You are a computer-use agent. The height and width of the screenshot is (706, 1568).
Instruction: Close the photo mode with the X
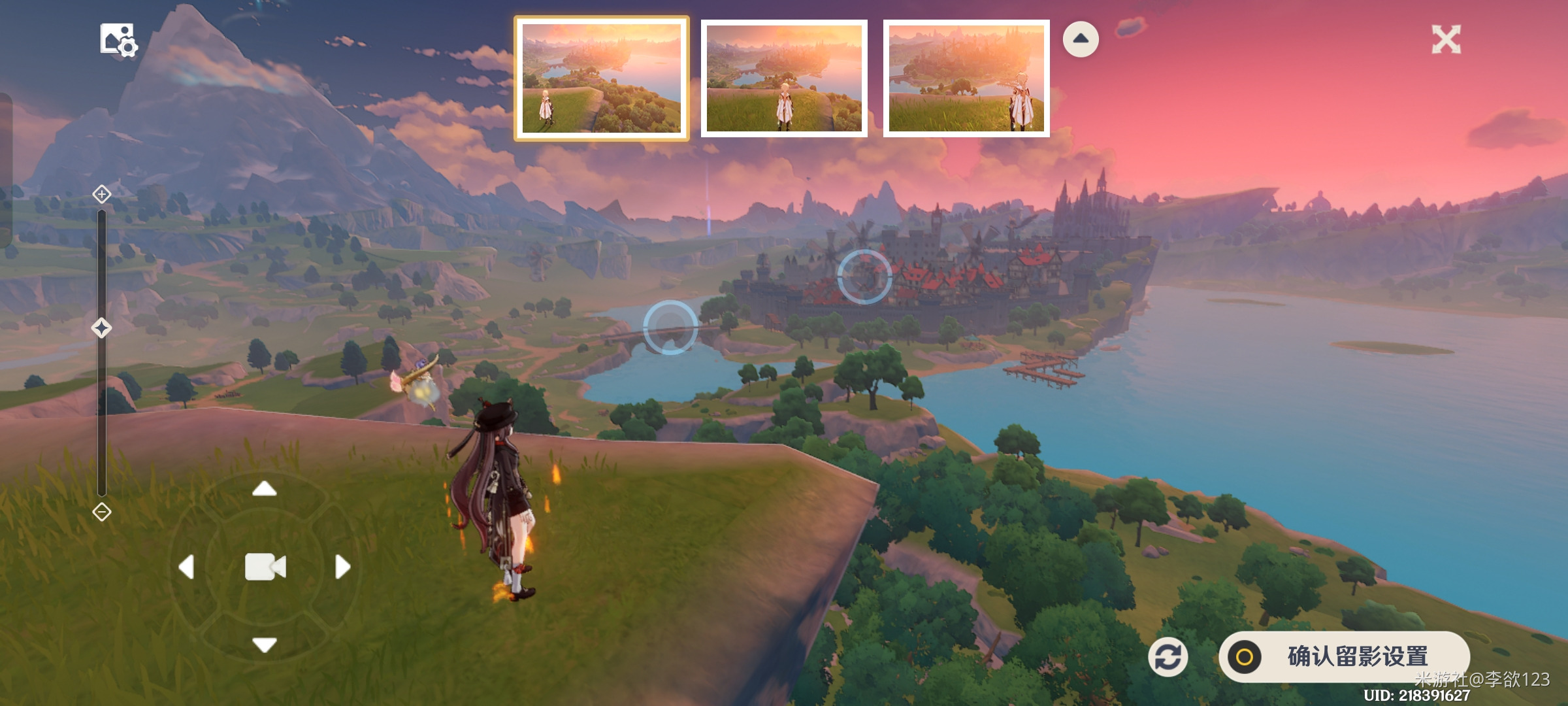tap(1446, 40)
